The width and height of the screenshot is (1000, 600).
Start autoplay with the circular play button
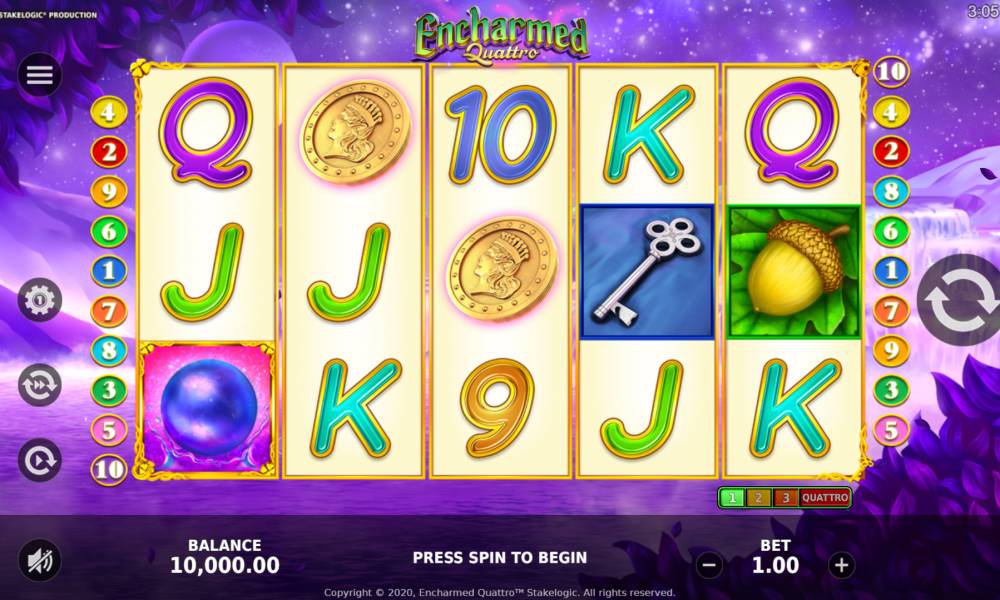coord(40,460)
